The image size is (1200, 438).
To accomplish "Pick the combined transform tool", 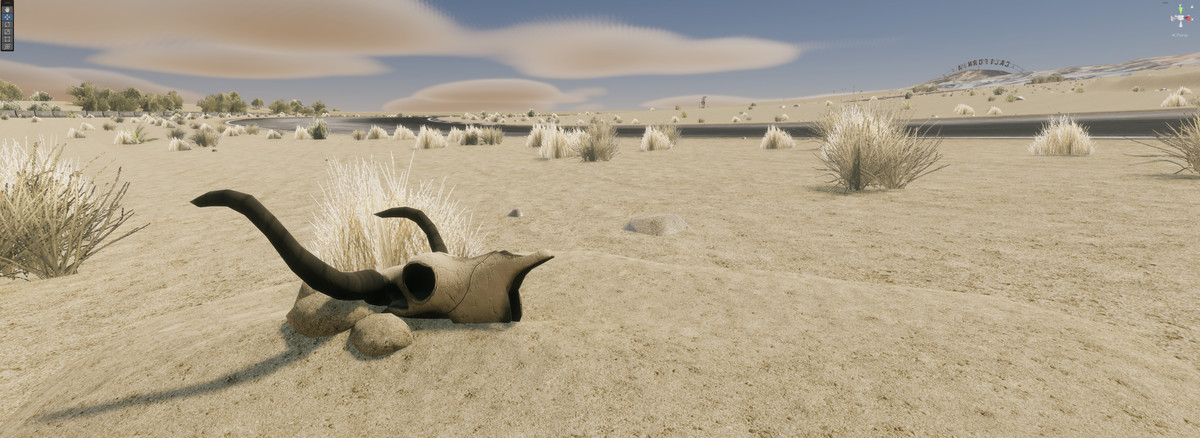I will pos(7,46).
